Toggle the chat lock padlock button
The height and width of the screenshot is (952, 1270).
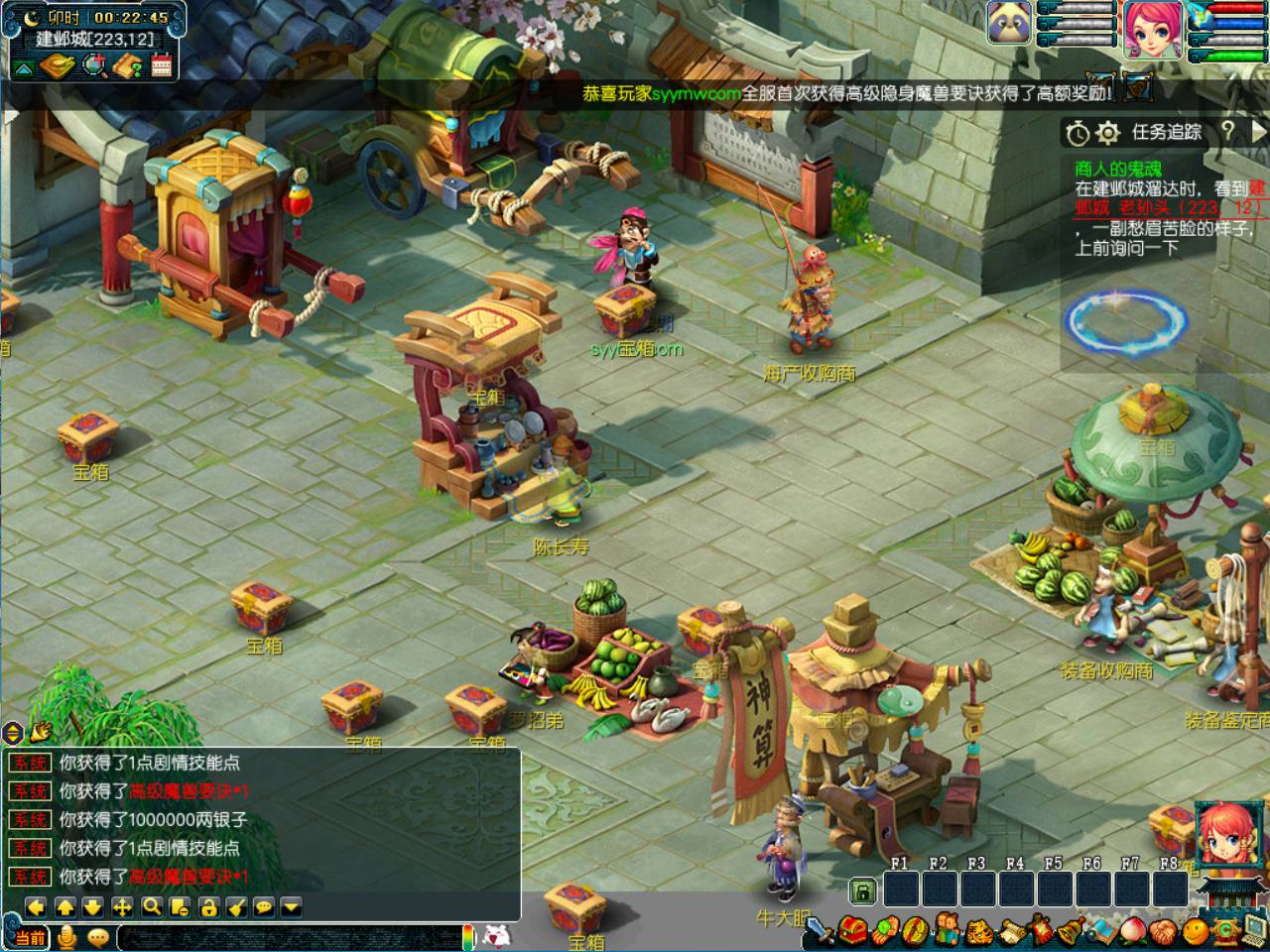point(207,906)
